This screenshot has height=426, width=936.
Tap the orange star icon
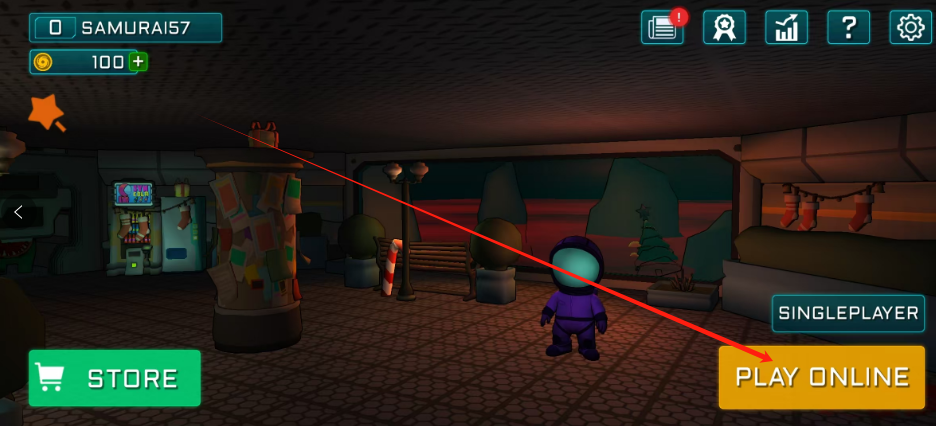click(x=45, y=113)
